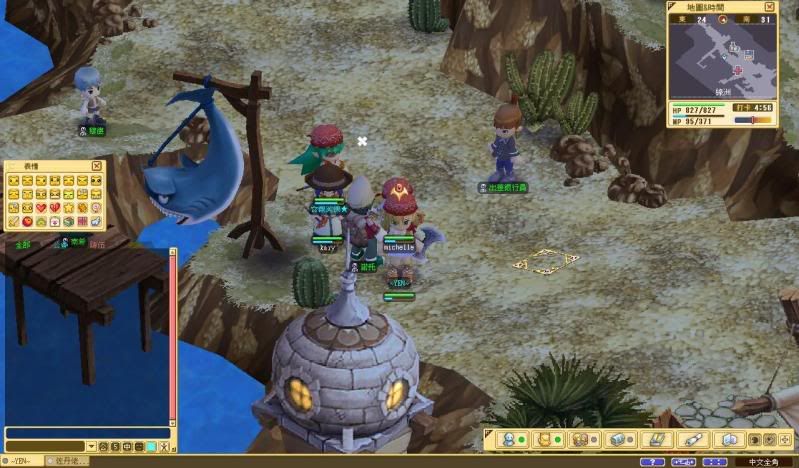799x468 pixels.
Task: Choose the broken heart emoticon
Action: point(54,208)
